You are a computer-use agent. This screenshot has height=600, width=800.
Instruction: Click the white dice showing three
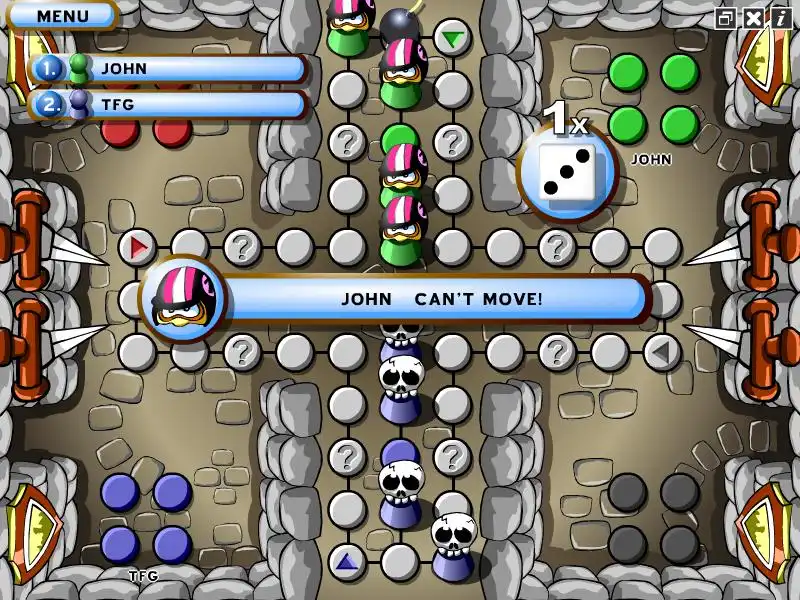567,171
